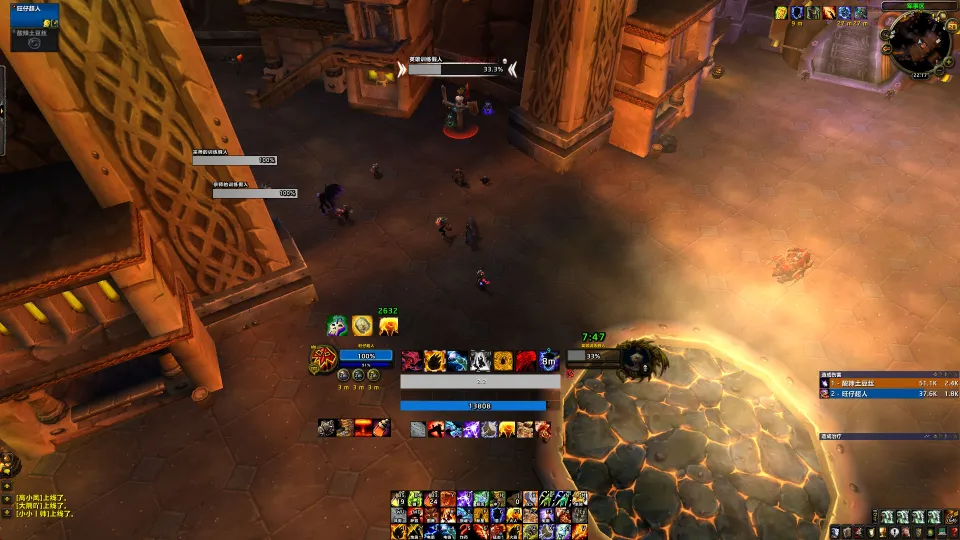This screenshot has width=960, height=540.
Task: Select the top damage meter row
Action: click(882, 383)
